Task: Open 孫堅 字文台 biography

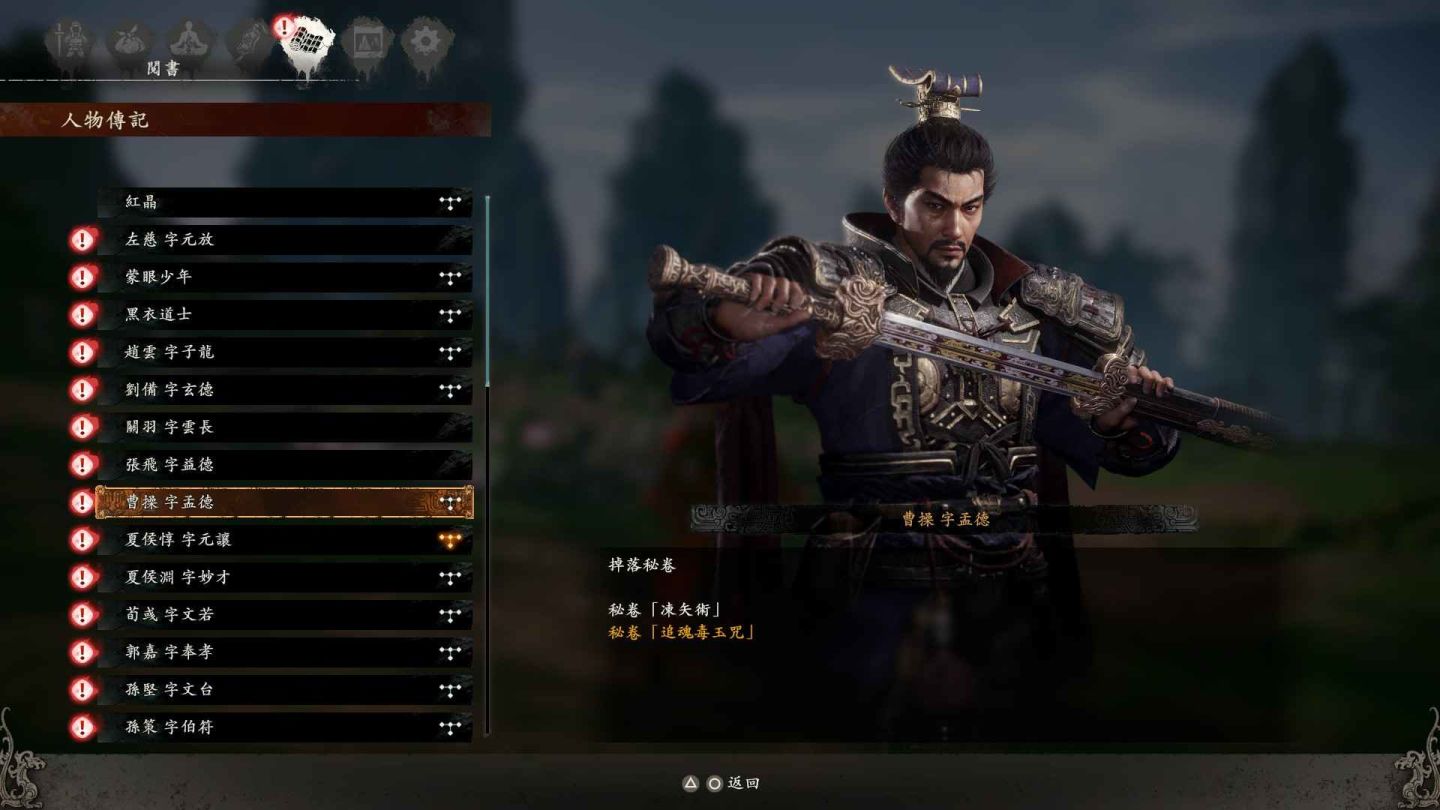Action: tap(284, 689)
